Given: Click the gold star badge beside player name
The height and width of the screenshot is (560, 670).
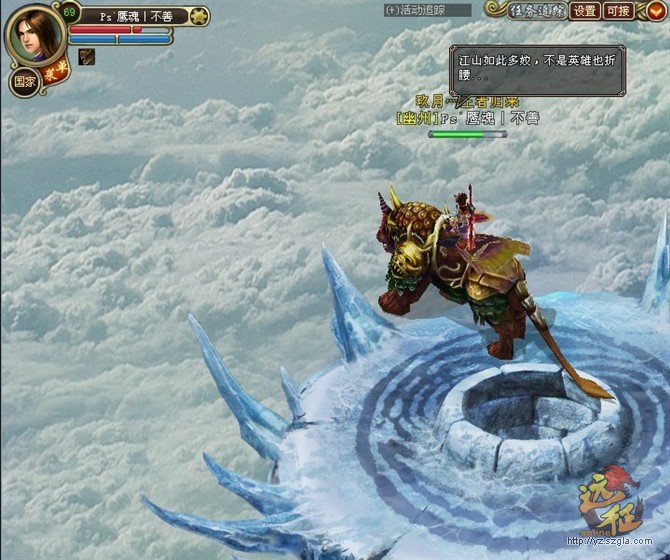Looking at the screenshot, I should (x=197, y=16).
